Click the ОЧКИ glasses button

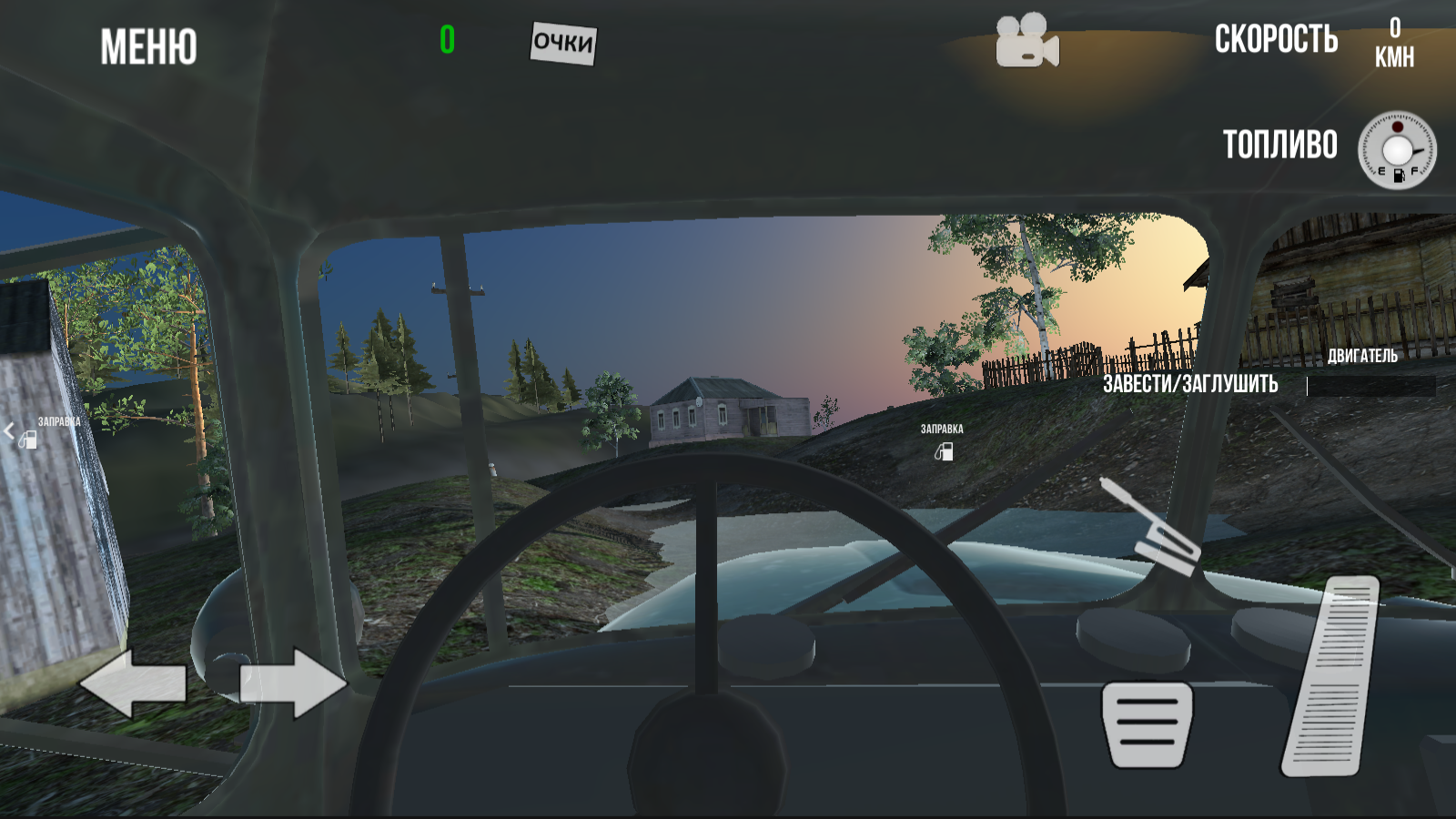[x=561, y=42]
